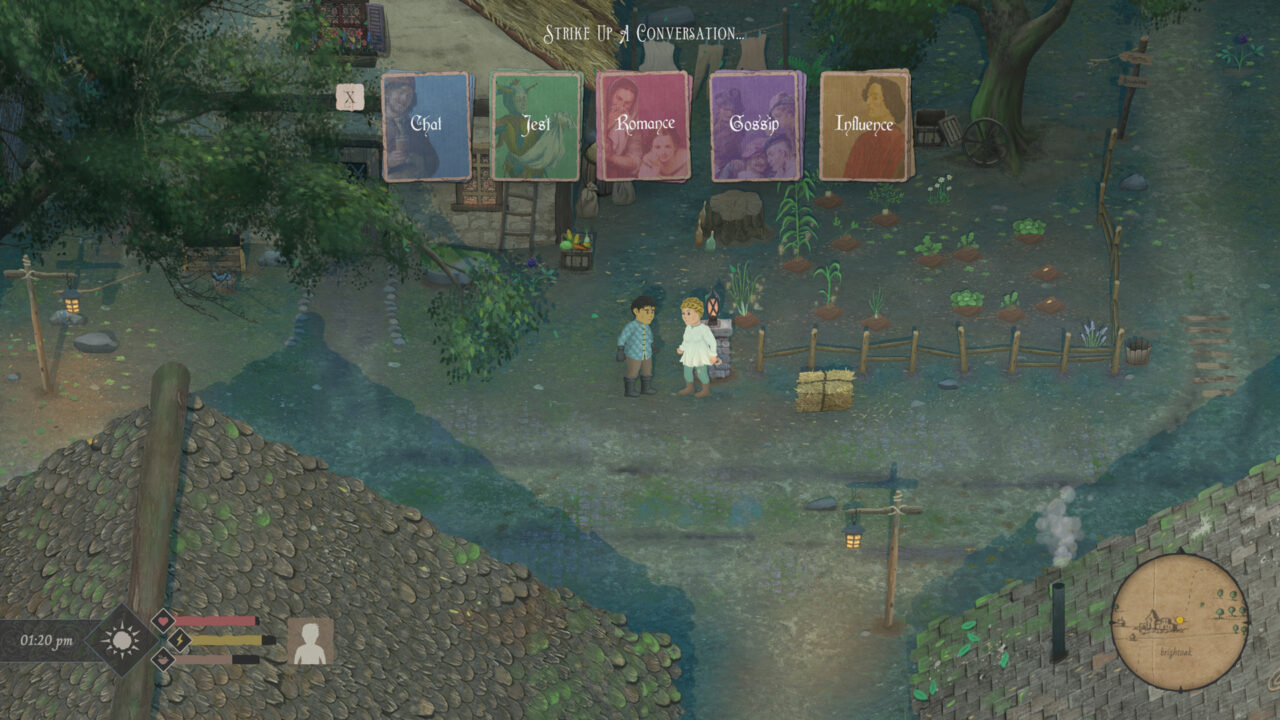
Task: Click the hunger status icon below the energy icon
Action: (x=163, y=660)
